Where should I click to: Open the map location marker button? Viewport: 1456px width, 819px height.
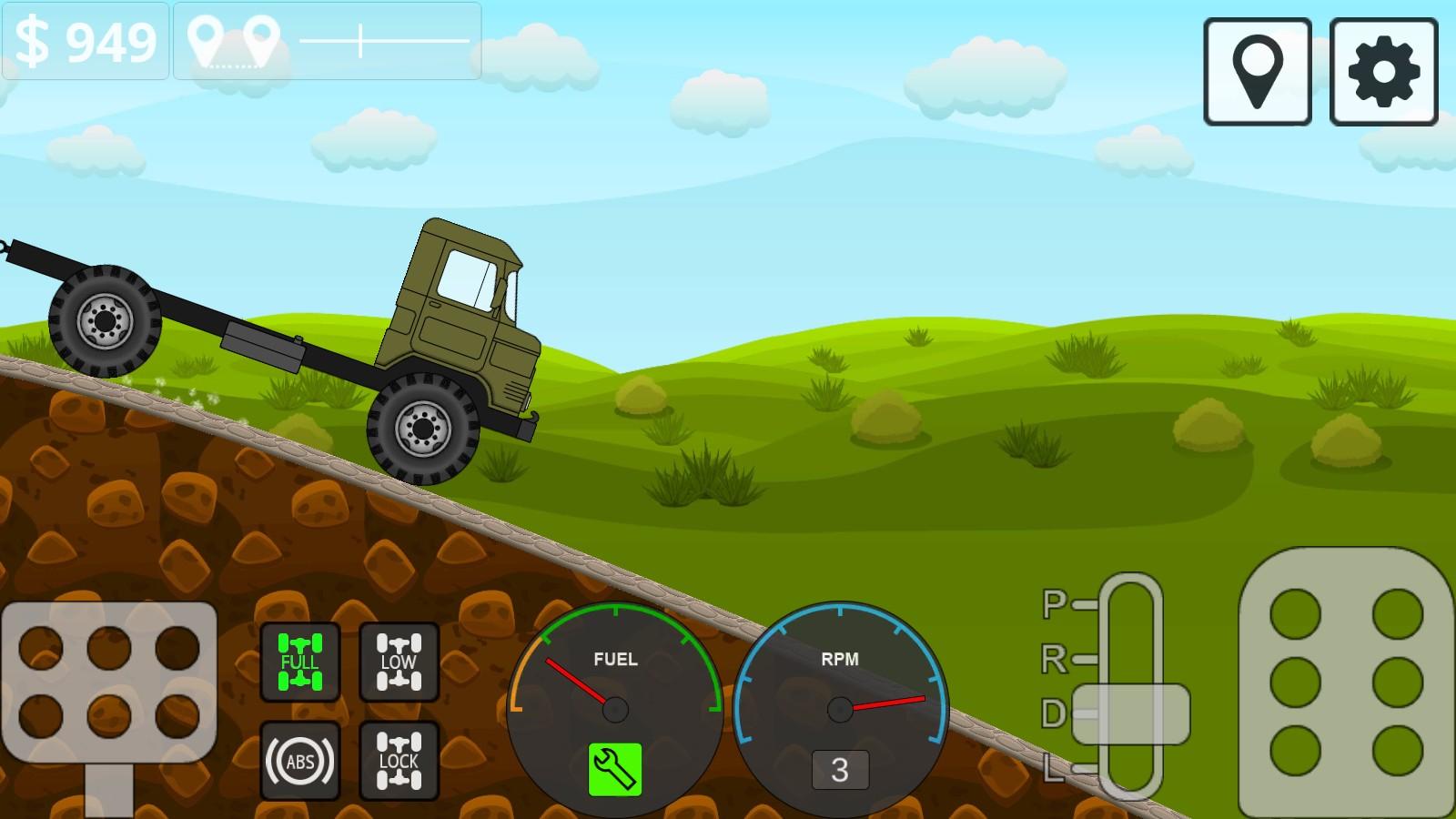(1257, 71)
